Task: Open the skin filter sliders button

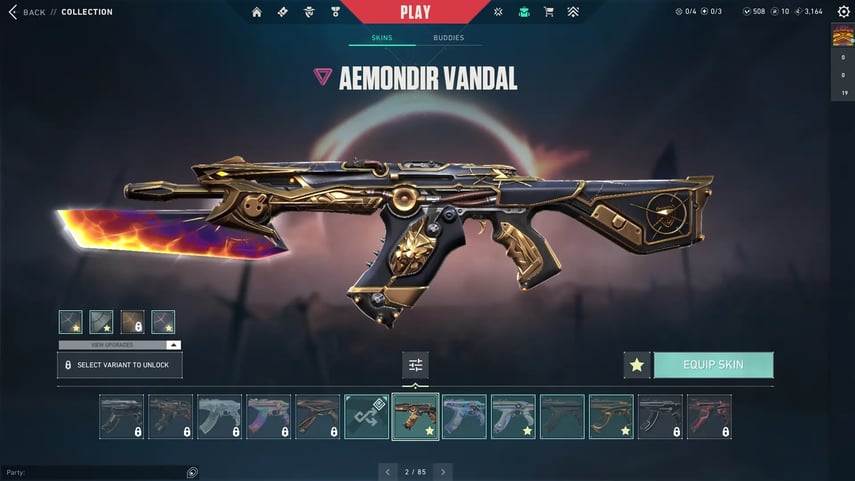Action: [x=415, y=365]
